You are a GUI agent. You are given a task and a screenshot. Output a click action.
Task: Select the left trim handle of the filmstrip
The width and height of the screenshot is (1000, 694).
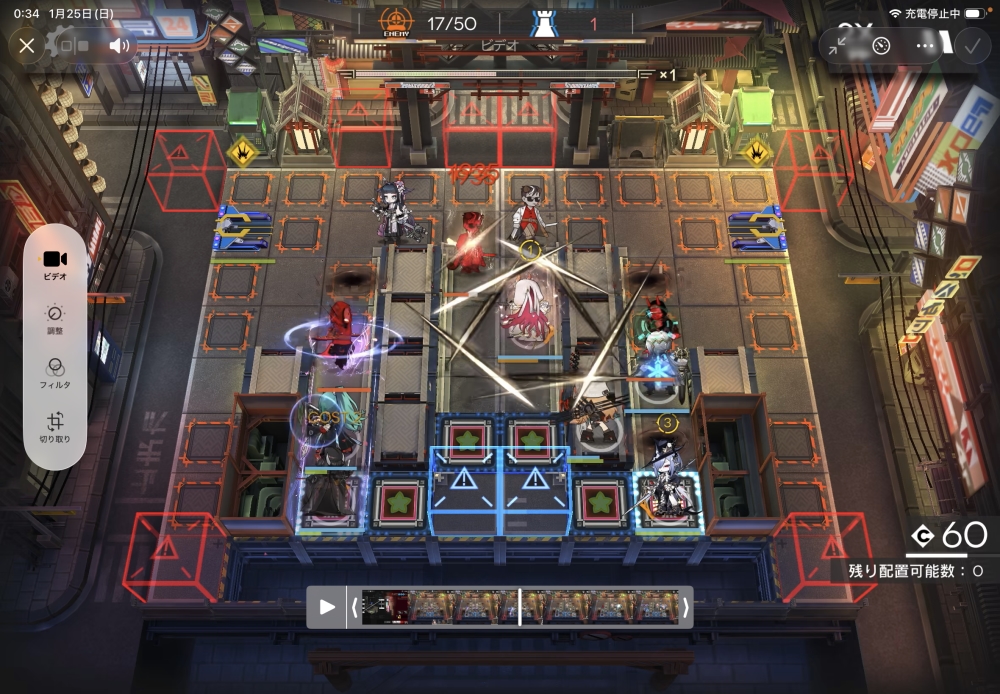click(x=354, y=607)
